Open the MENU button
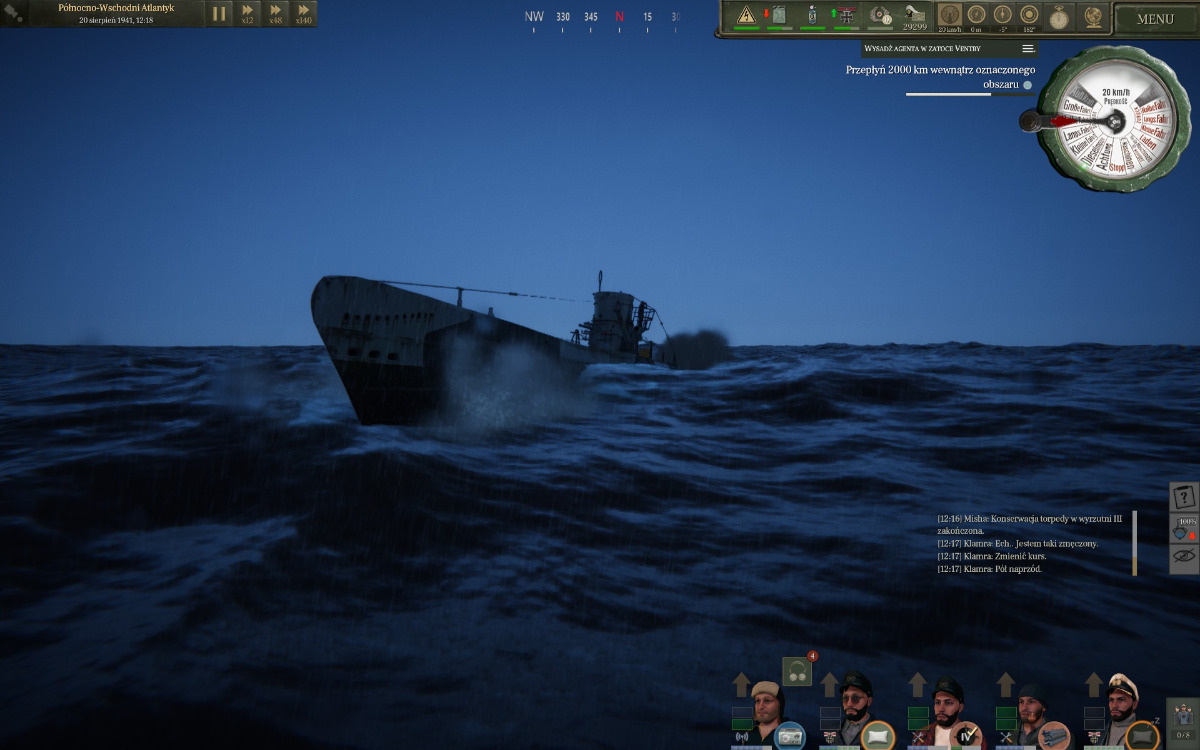 coord(1155,19)
